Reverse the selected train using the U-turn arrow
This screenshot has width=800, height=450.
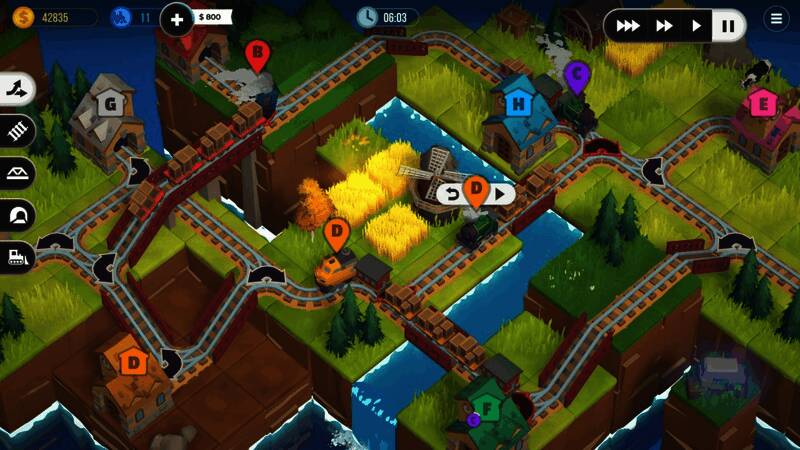click(x=453, y=194)
